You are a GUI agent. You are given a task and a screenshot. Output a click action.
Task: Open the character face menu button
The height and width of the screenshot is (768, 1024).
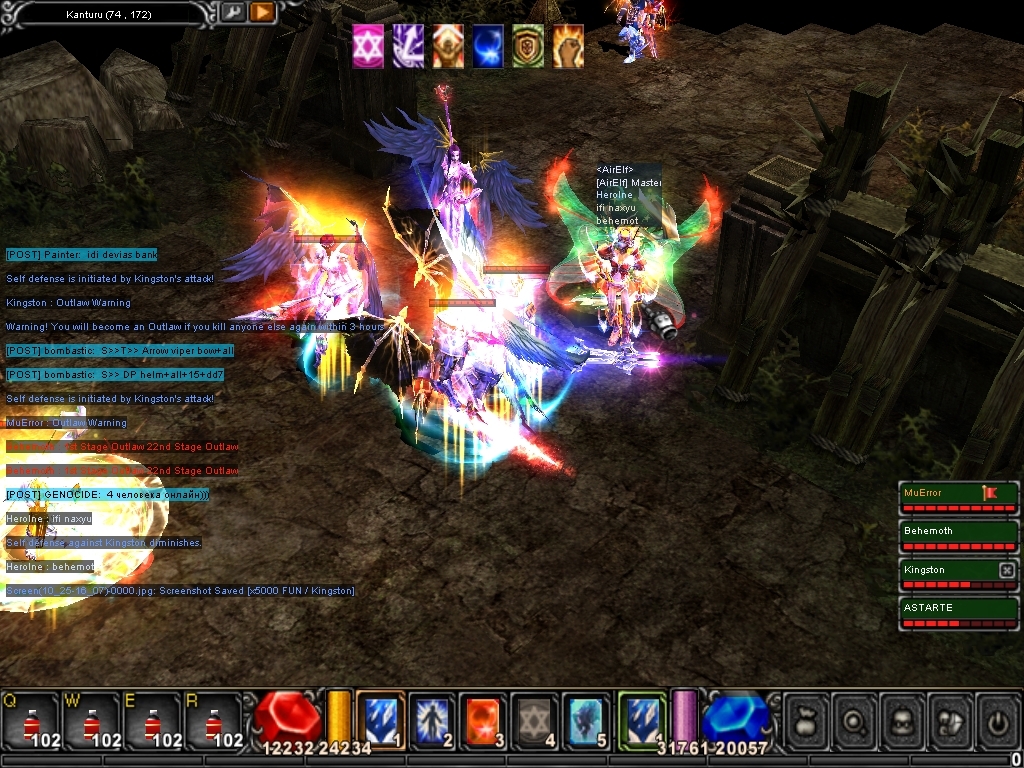tap(902, 720)
